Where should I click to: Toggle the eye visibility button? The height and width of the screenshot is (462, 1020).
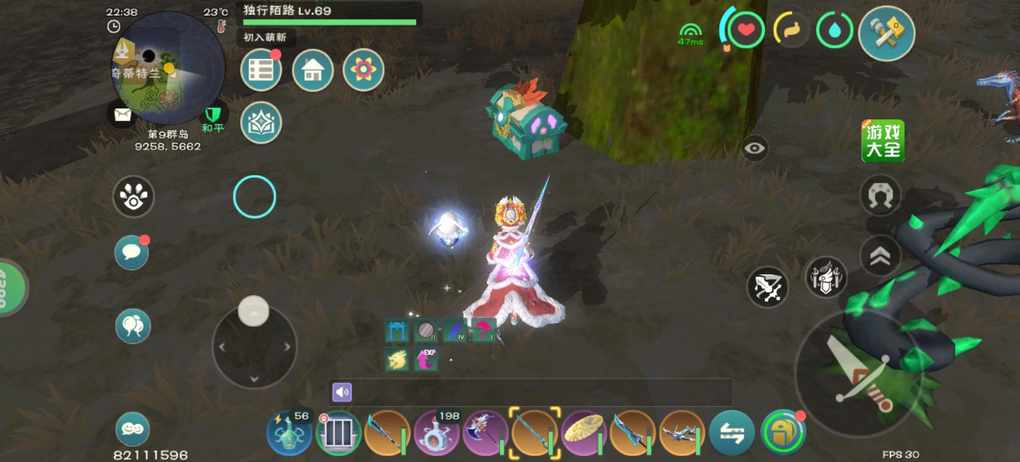point(755,149)
